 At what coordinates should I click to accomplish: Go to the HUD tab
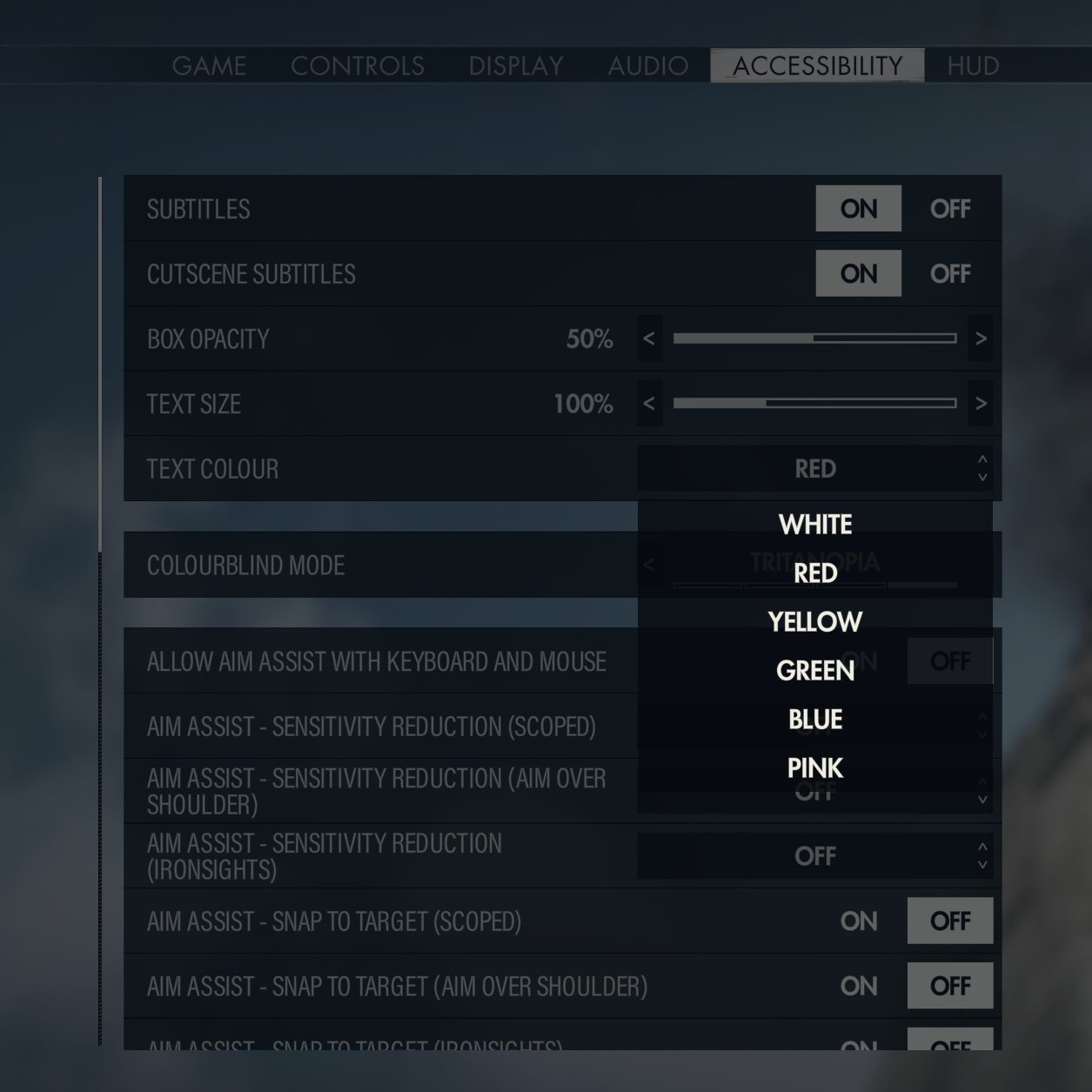[973, 66]
